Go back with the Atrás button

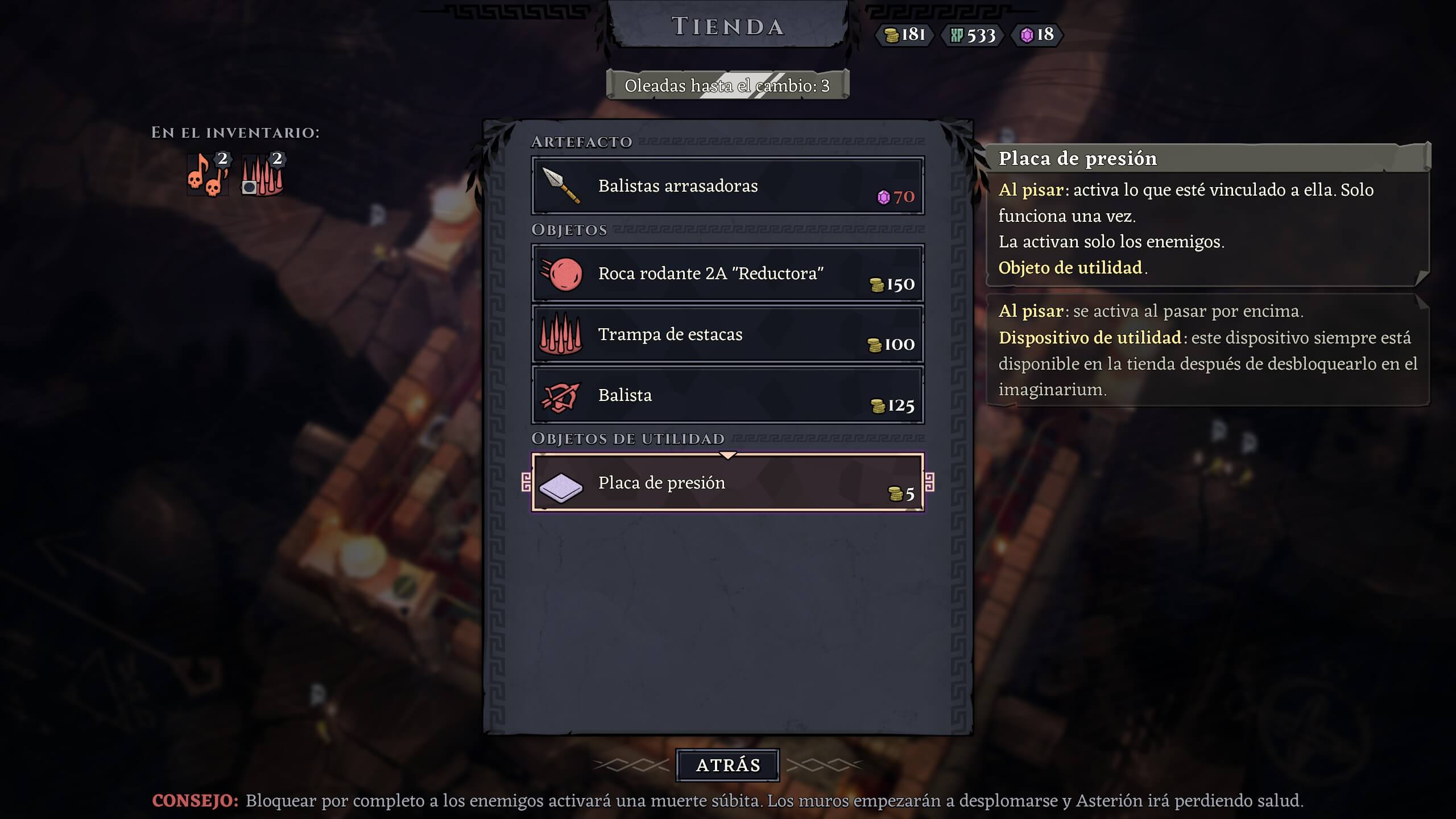pyautogui.click(x=727, y=765)
